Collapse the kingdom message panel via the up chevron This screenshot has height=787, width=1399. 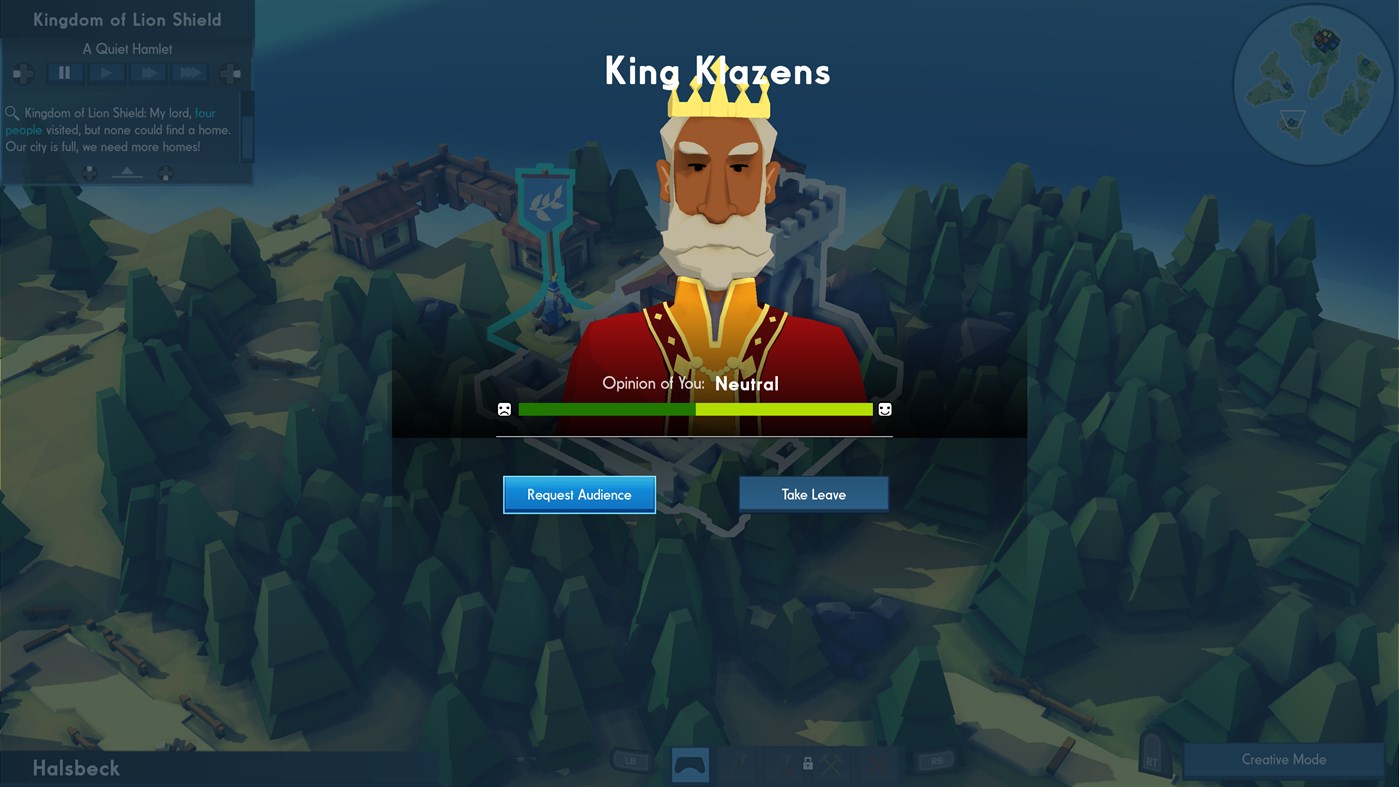pyautogui.click(x=127, y=172)
